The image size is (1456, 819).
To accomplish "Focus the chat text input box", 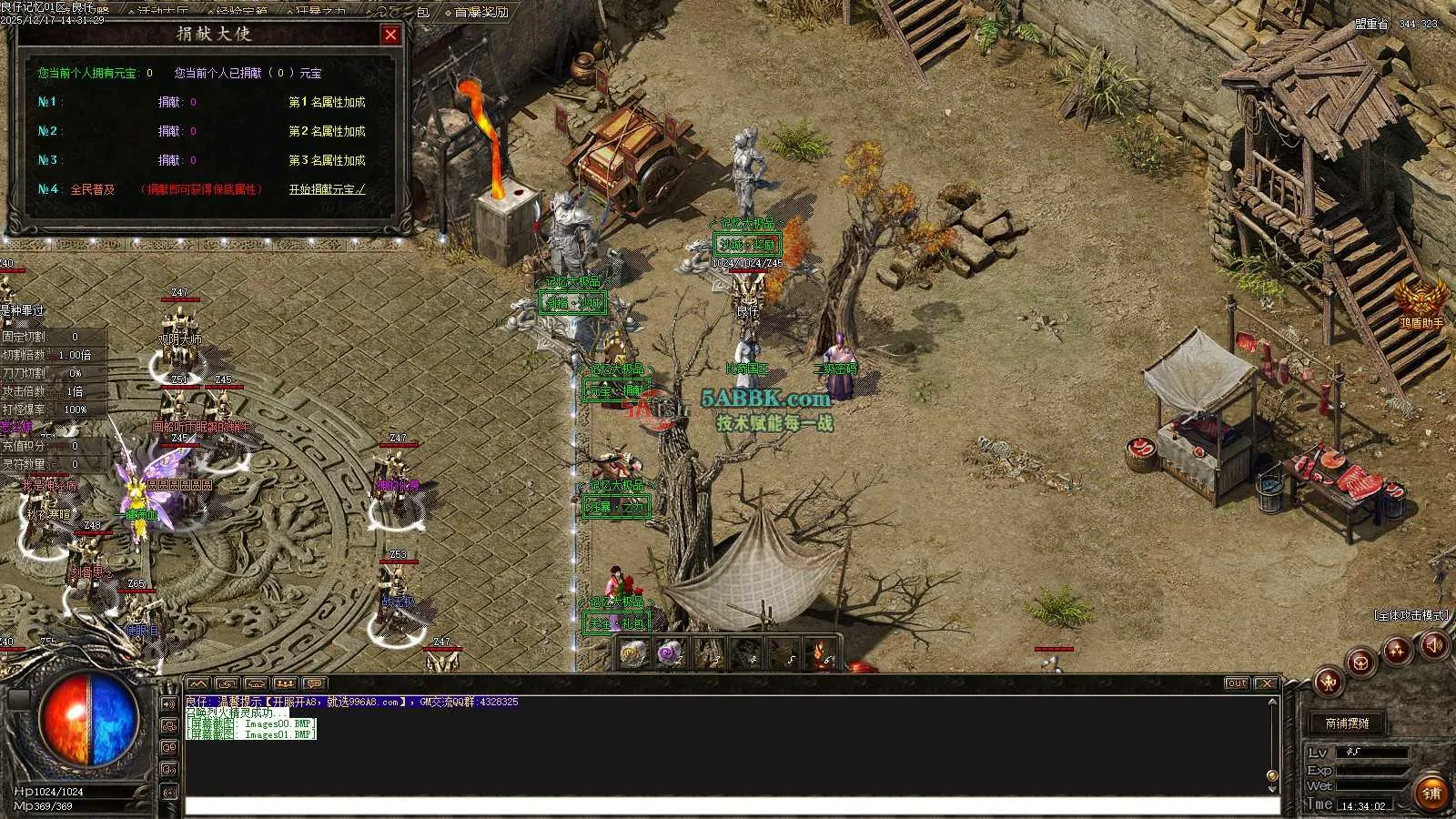I will [x=728, y=805].
